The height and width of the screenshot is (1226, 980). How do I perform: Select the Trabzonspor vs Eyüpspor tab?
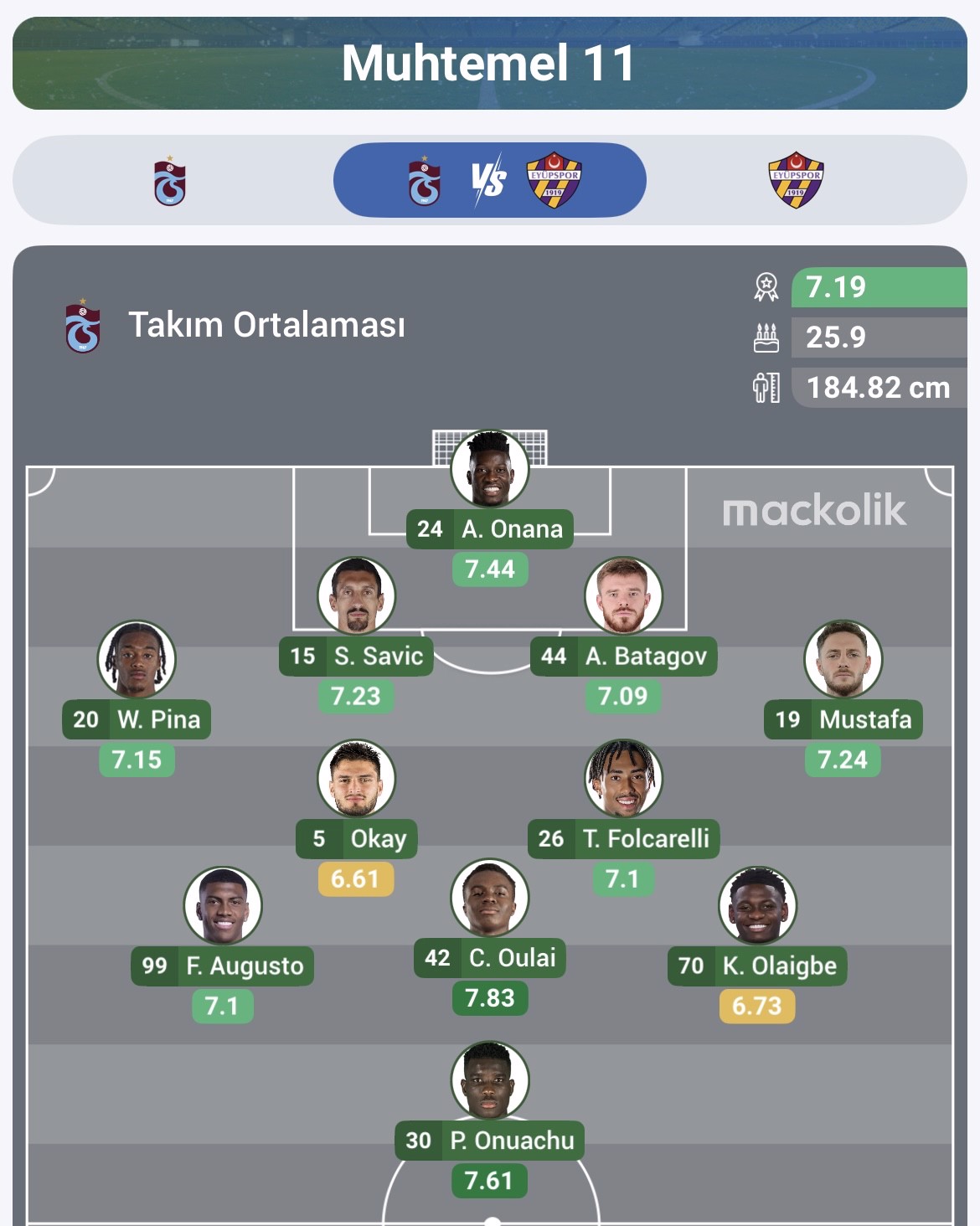[x=489, y=180]
